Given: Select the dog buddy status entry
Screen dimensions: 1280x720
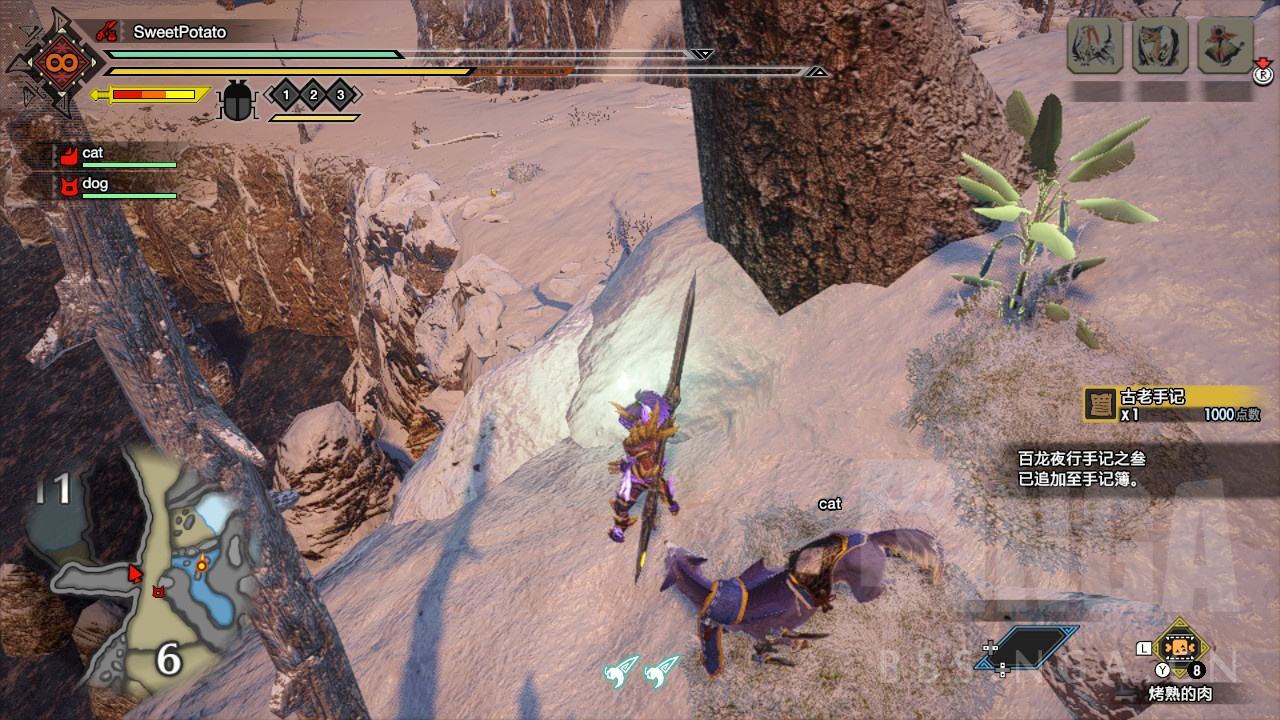Looking at the screenshot, I should coord(115,185).
